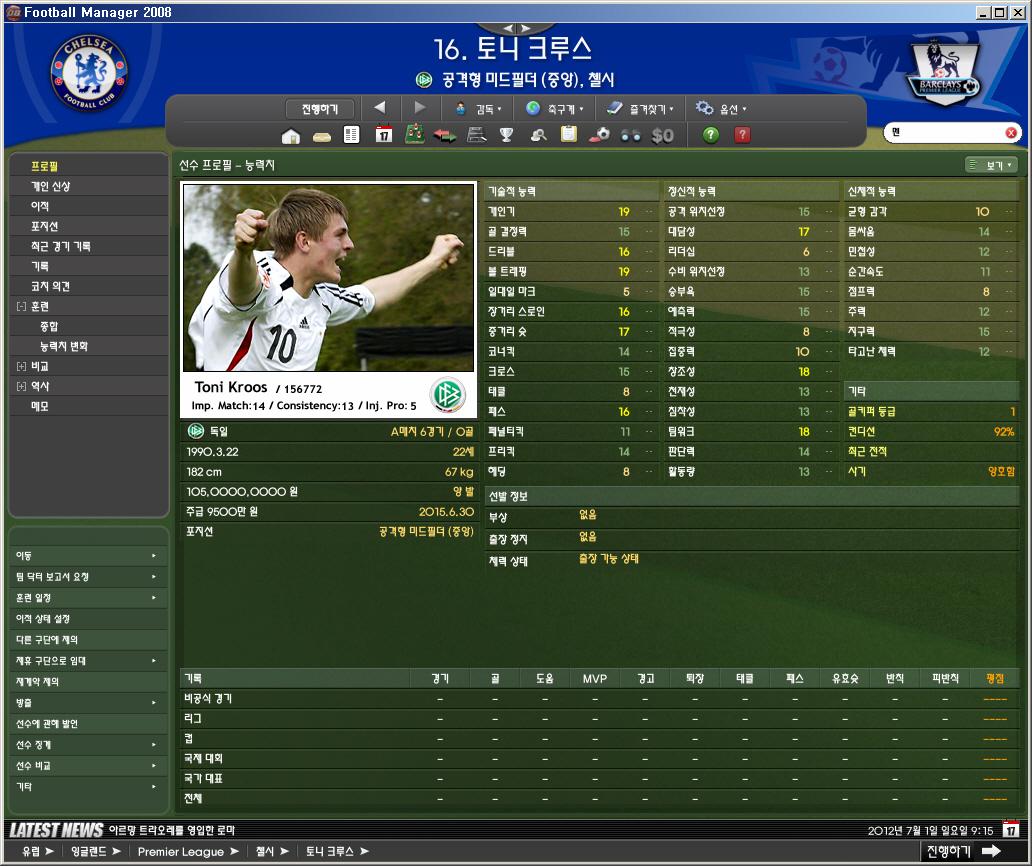Open the 즐겨찾기 bookmarks dropdown
Screen dimensions: 1032x866
coord(639,109)
